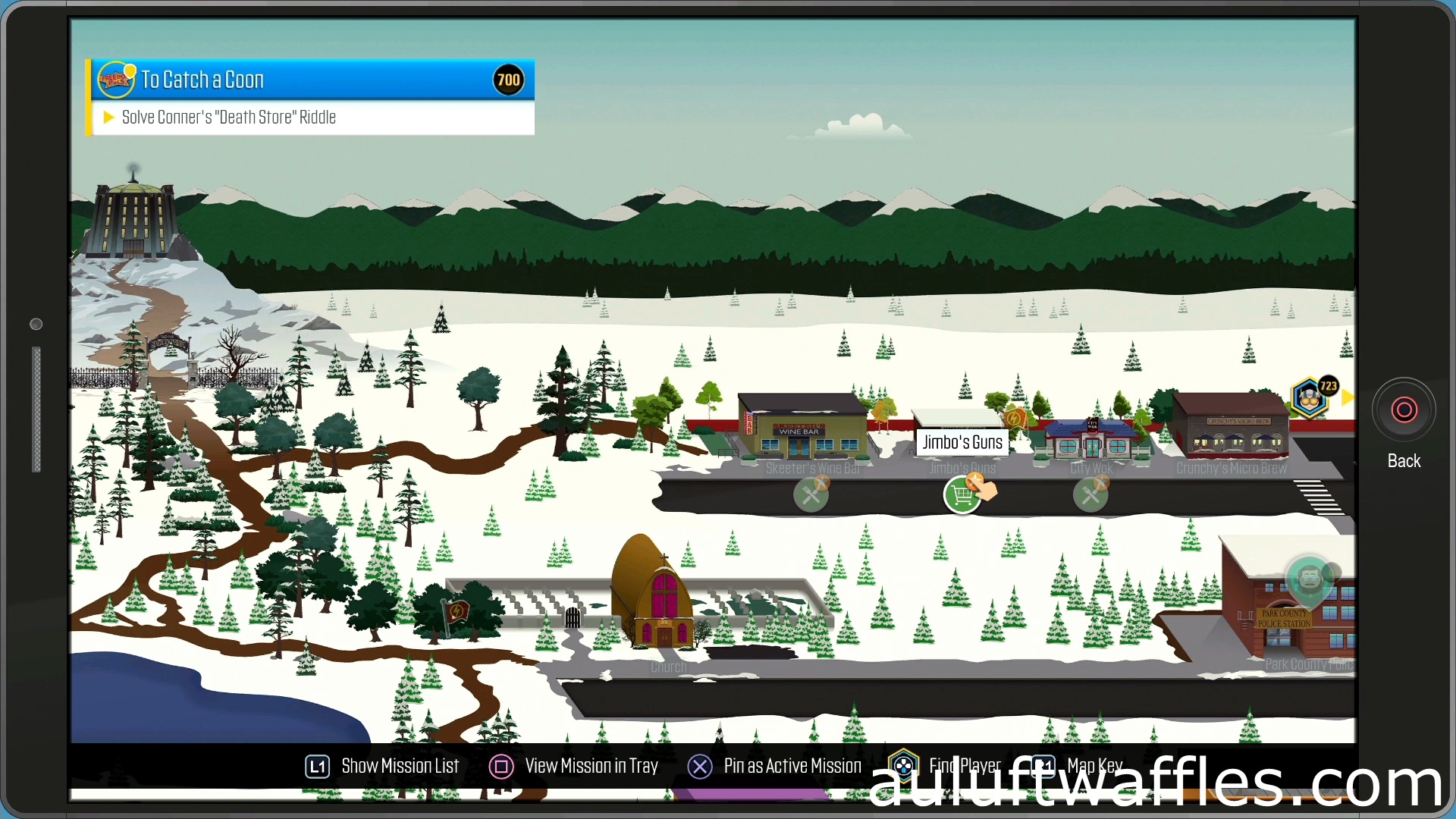This screenshot has height=819, width=1456.
Task: Adjust the zoom slider on the left edge
Action: pyautogui.click(x=36, y=409)
